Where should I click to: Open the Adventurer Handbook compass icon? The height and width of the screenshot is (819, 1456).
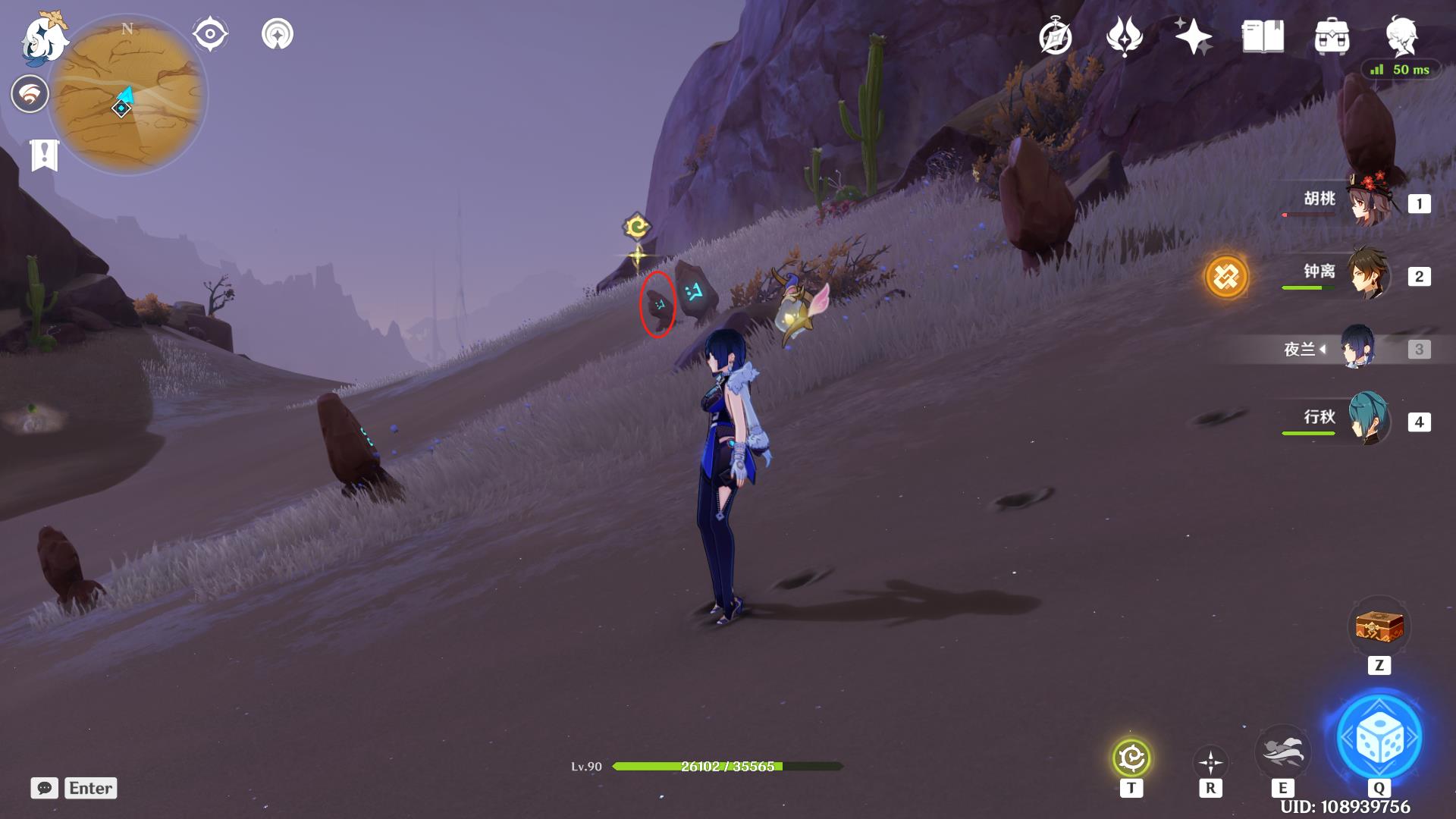1055,37
